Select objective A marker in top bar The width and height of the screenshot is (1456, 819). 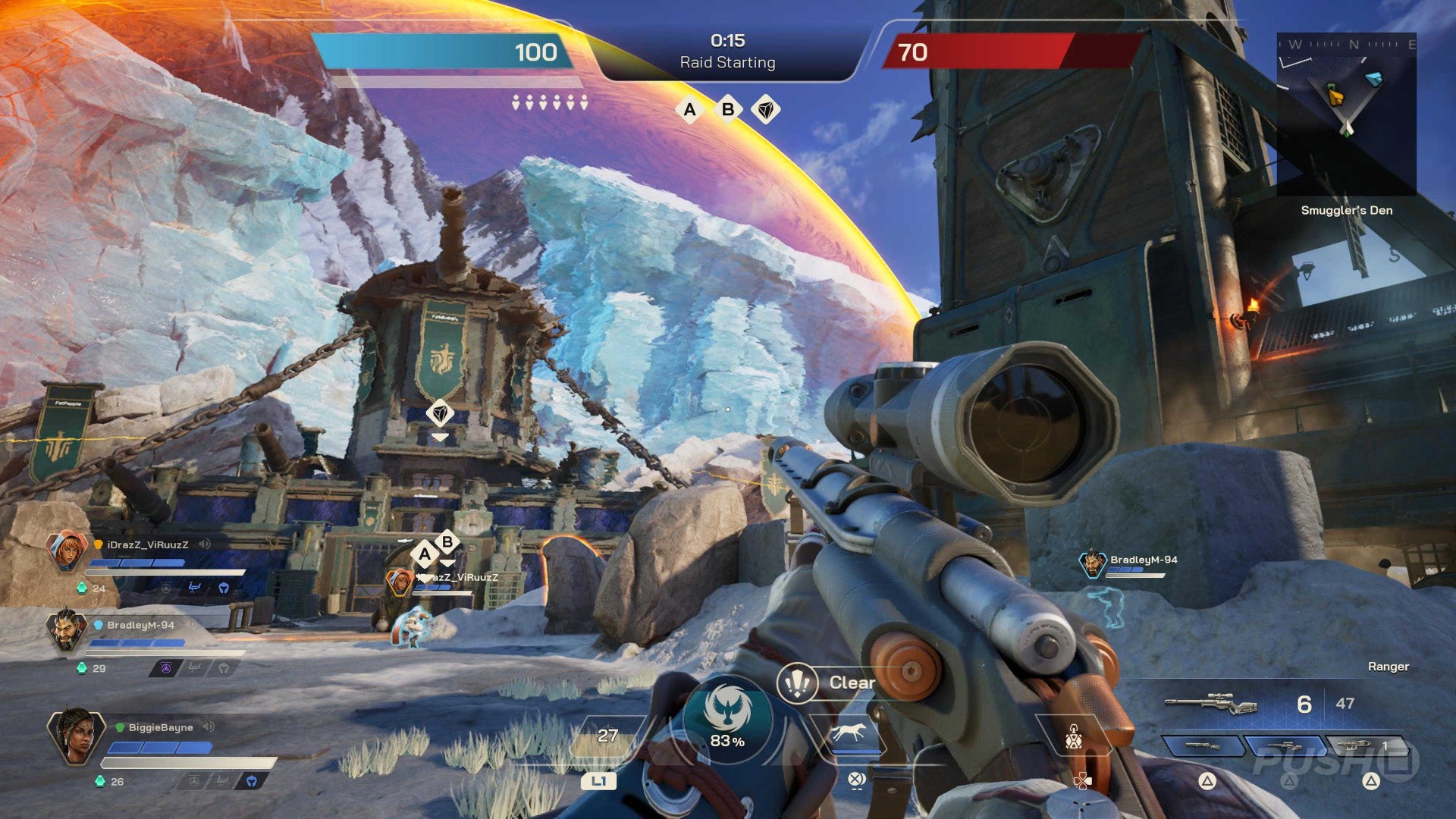(689, 110)
